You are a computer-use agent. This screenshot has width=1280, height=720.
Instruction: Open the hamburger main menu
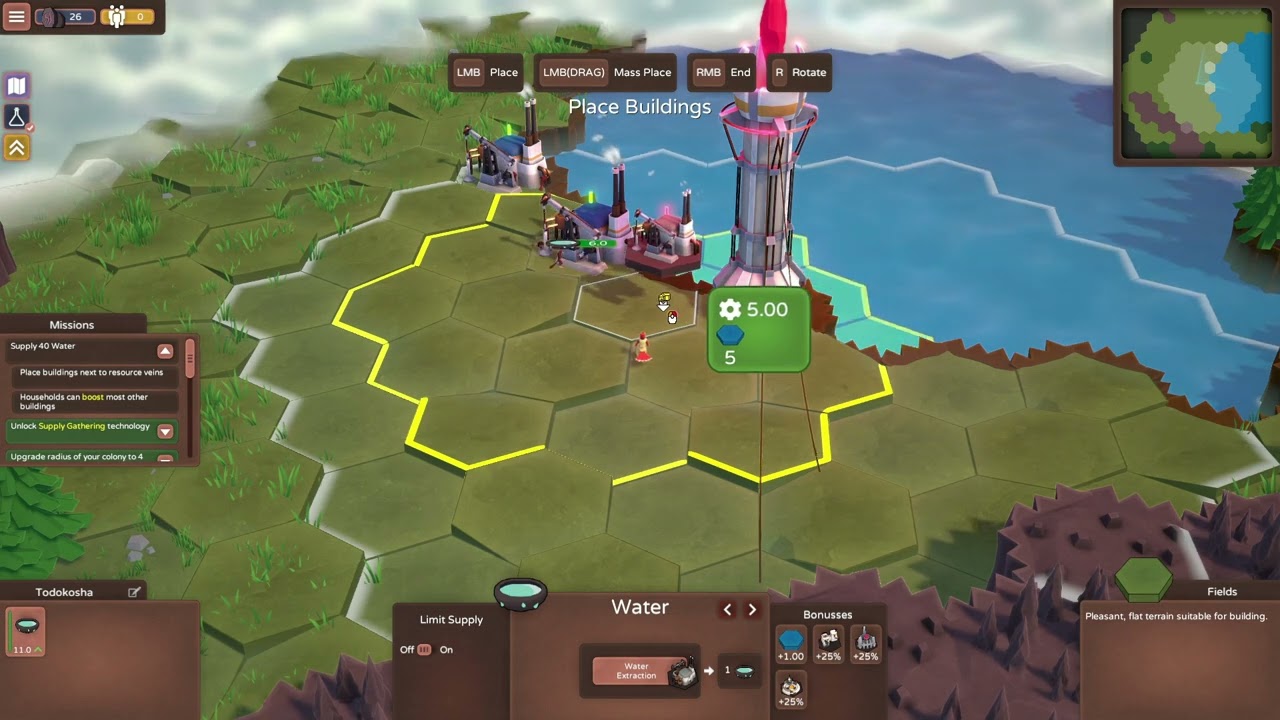16,17
